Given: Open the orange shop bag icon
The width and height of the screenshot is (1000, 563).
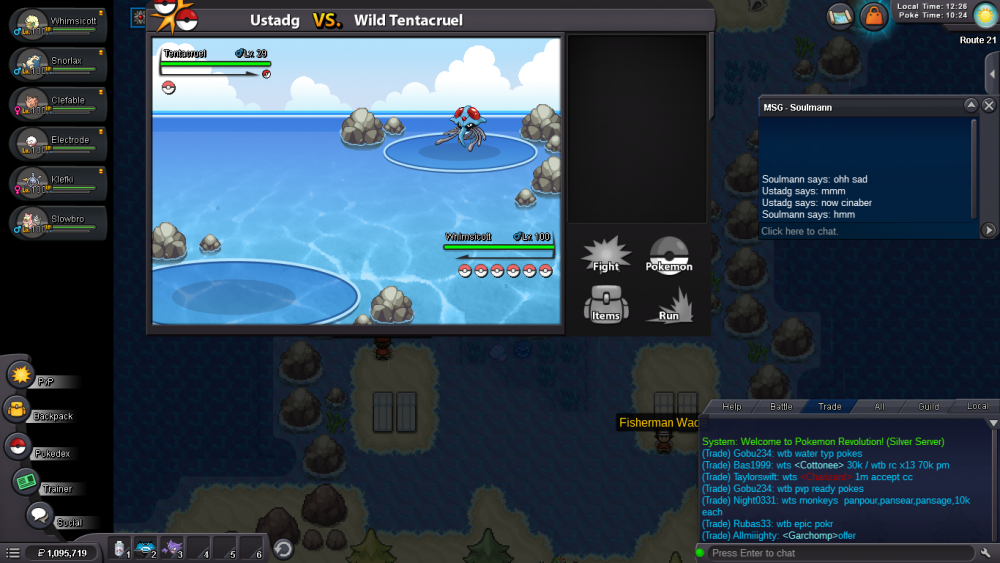Looking at the screenshot, I should [x=874, y=16].
